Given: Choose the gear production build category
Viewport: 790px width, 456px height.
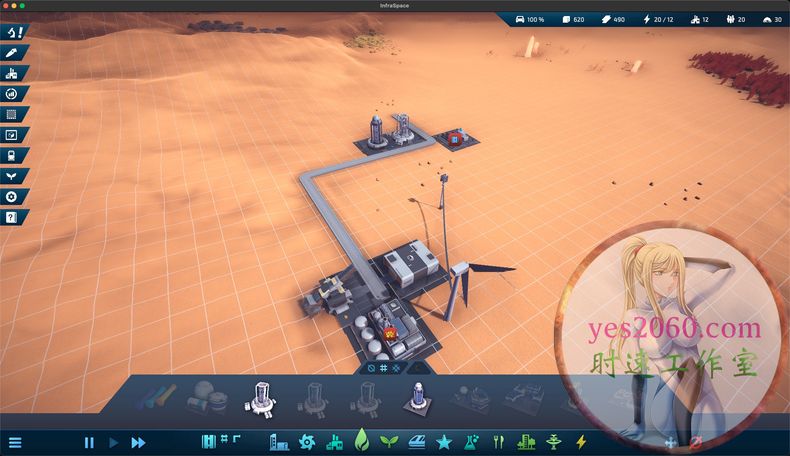Looking at the screenshot, I should click(307, 442).
